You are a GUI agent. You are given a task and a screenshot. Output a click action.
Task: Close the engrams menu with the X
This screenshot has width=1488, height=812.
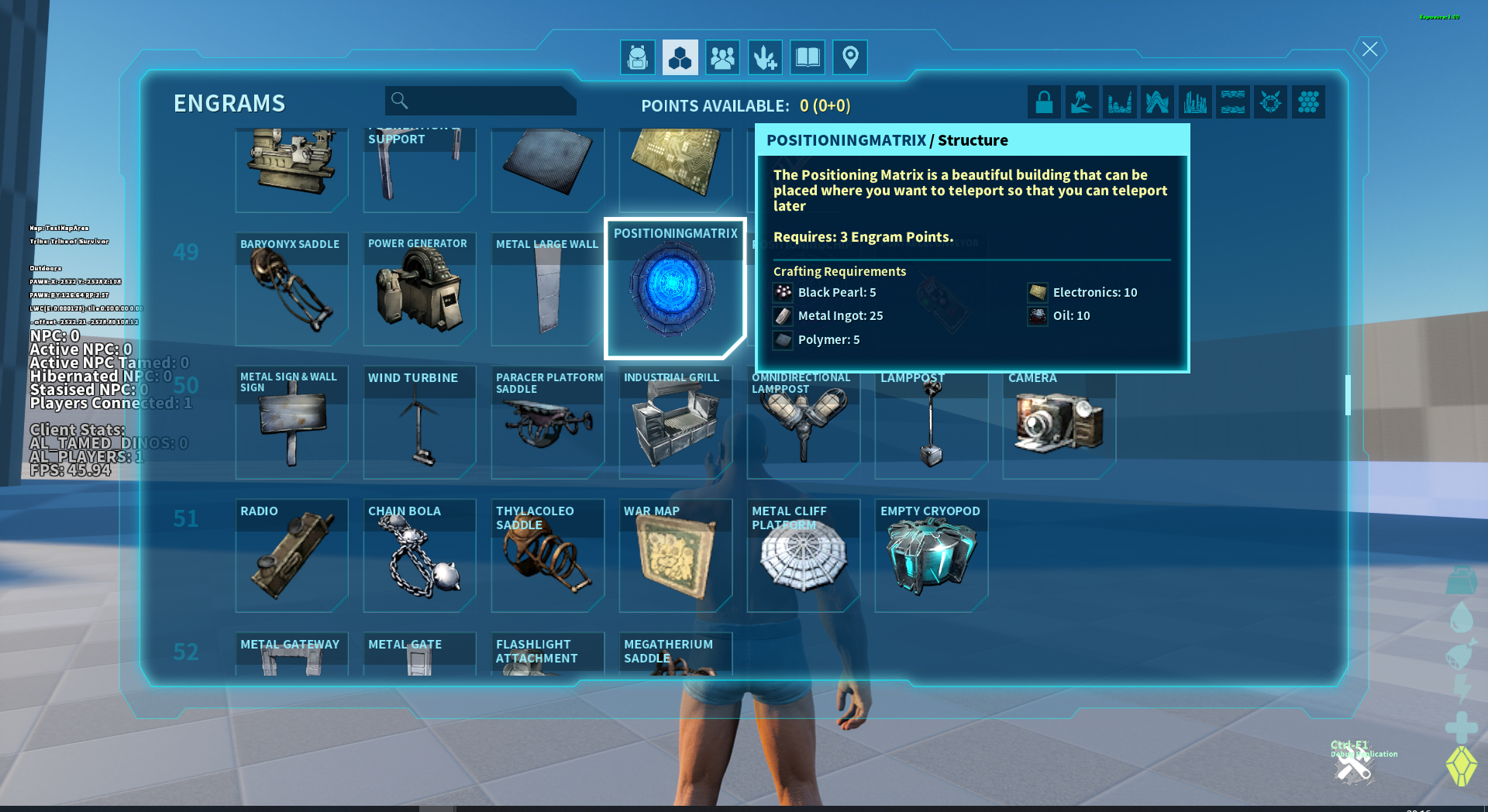point(1369,50)
